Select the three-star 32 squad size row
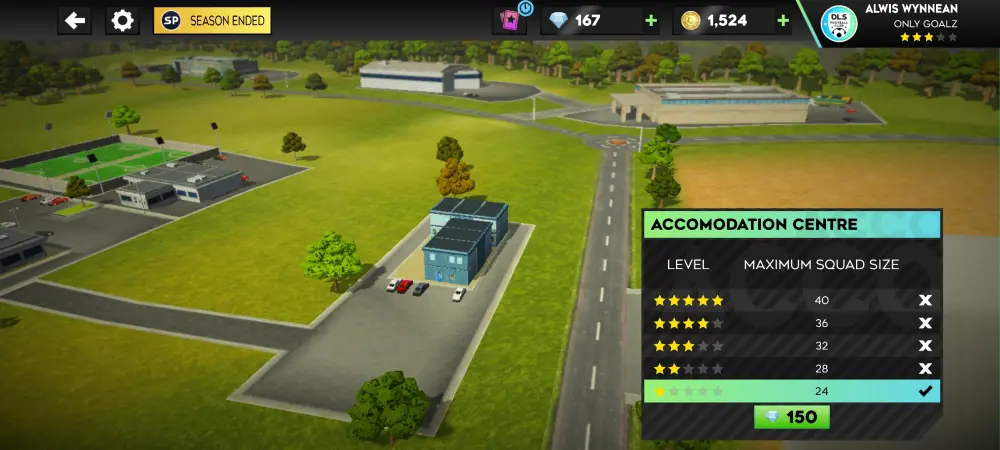Screen dimensions: 1000x450 click(x=792, y=346)
